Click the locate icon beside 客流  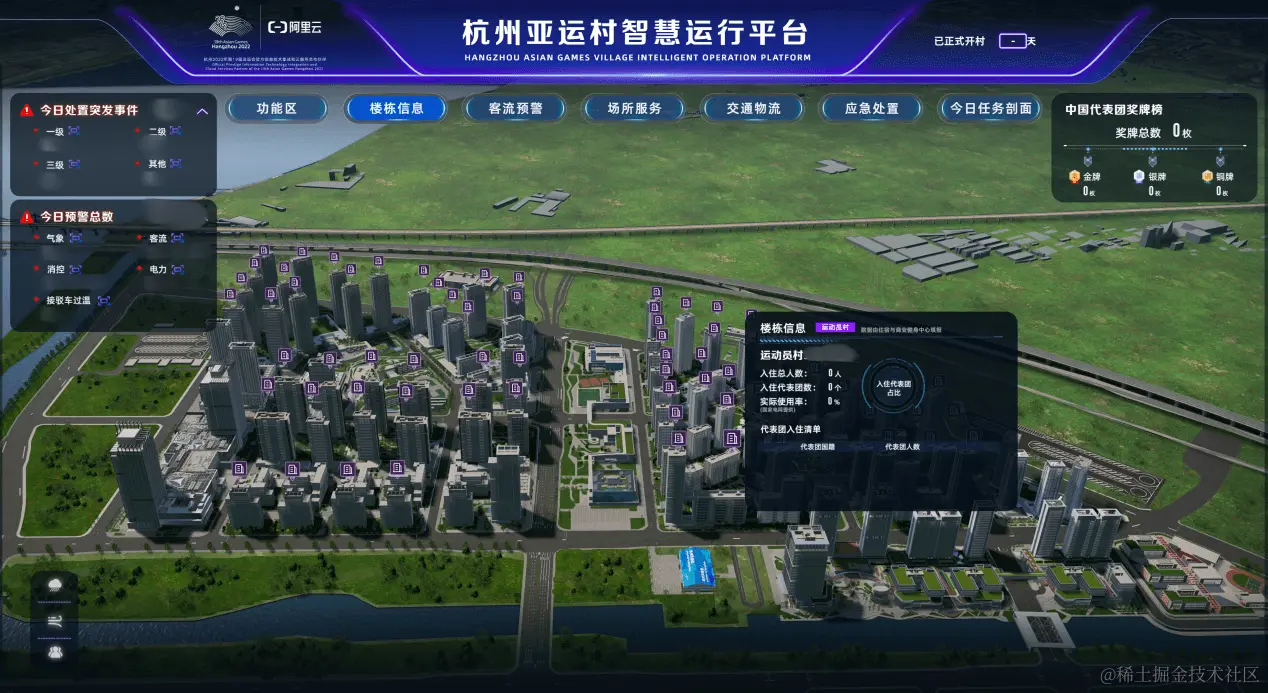point(177,238)
